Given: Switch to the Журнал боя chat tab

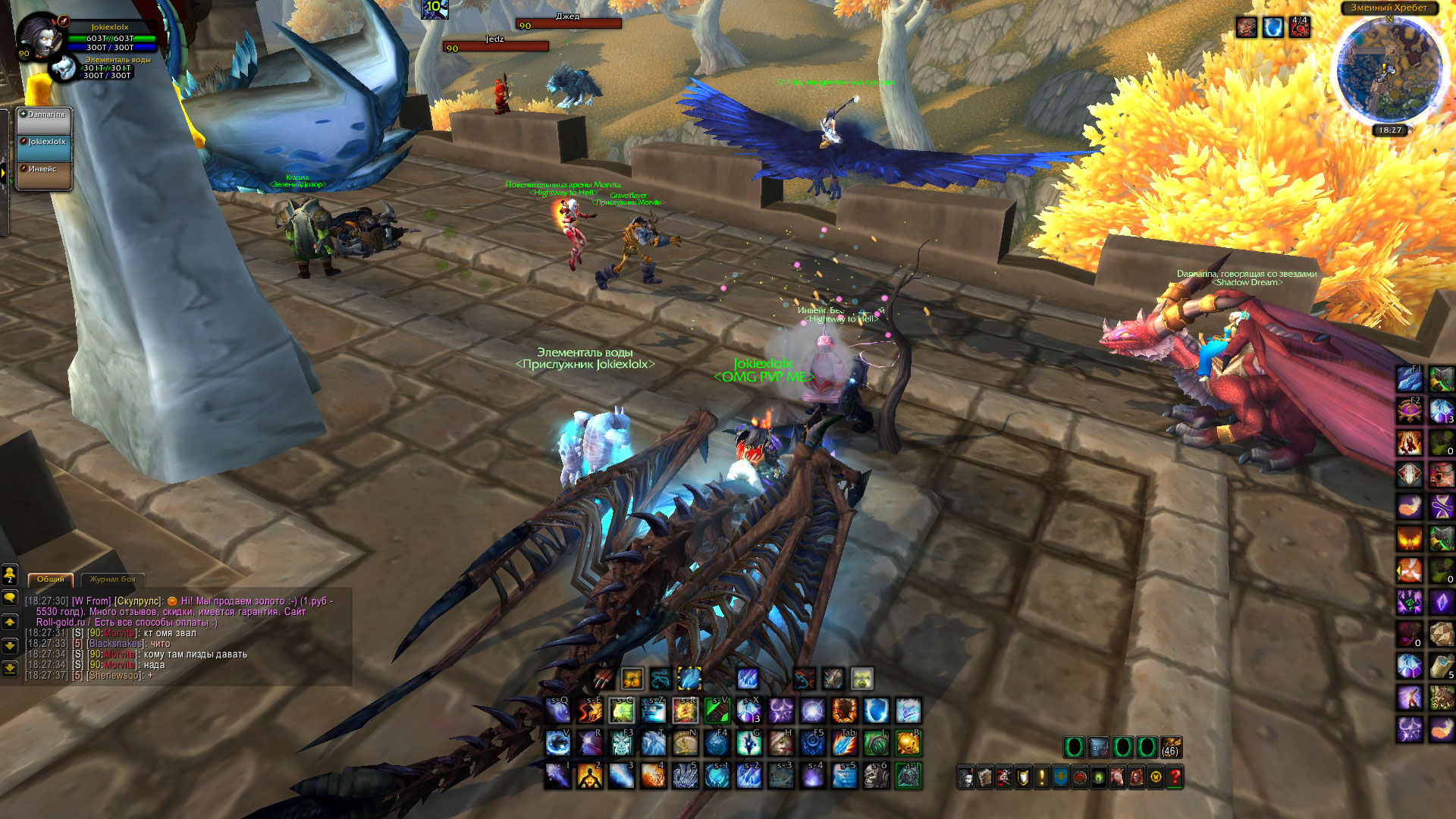Looking at the screenshot, I should point(112,579).
